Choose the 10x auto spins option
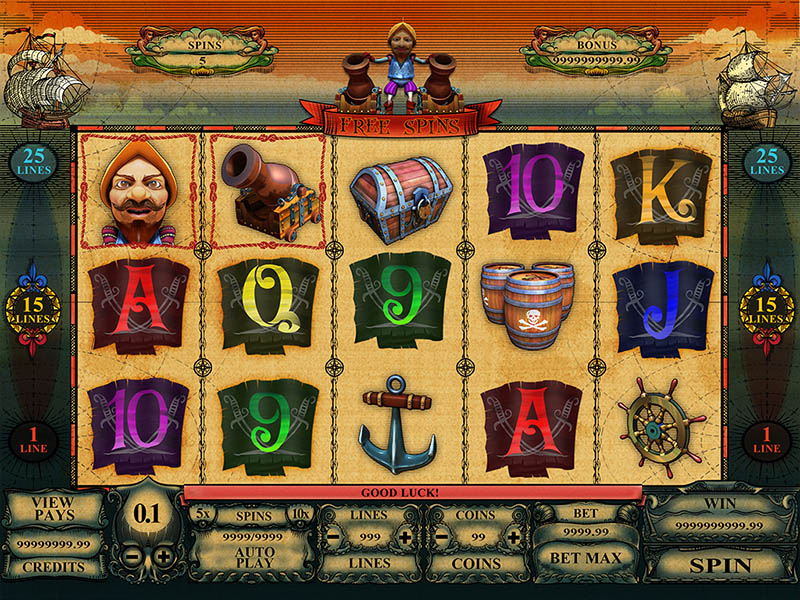800x600 pixels. coord(300,514)
